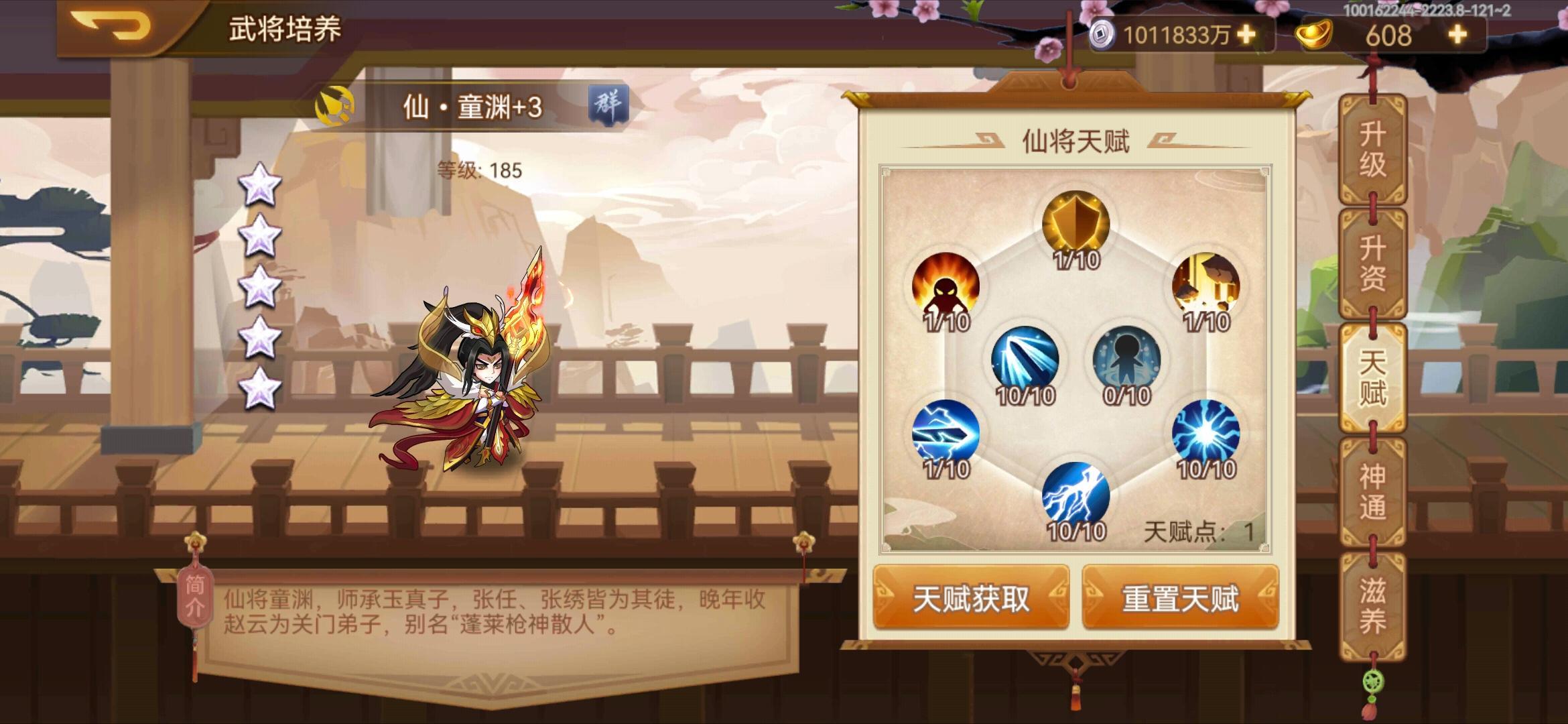Click the 群 badge next to hero name
1568x724 pixels.
click(609, 102)
